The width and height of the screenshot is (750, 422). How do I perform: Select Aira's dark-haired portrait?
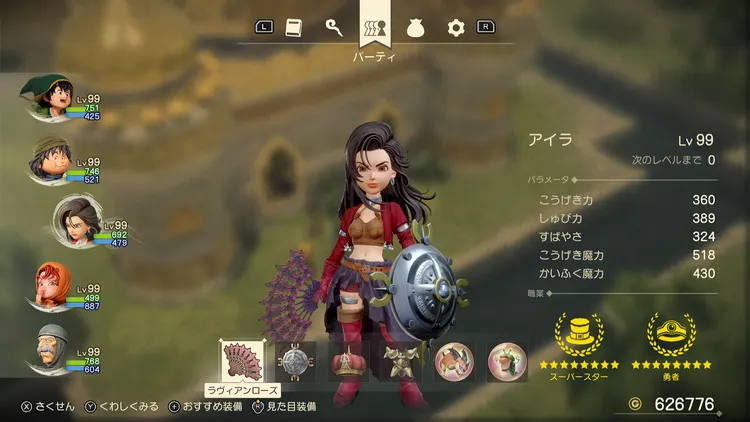point(50,221)
